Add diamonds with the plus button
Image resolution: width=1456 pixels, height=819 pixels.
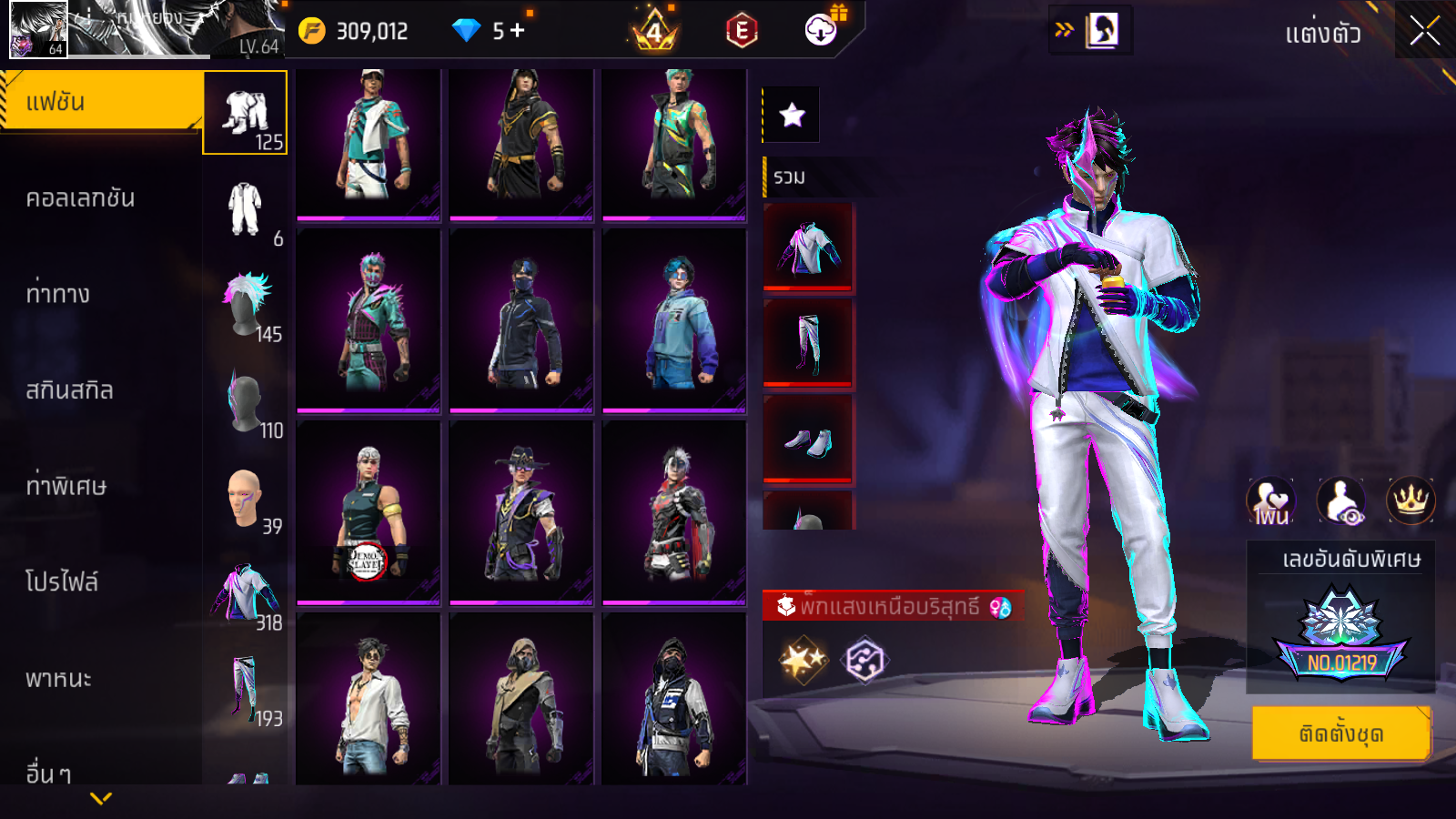click(518, 31)
